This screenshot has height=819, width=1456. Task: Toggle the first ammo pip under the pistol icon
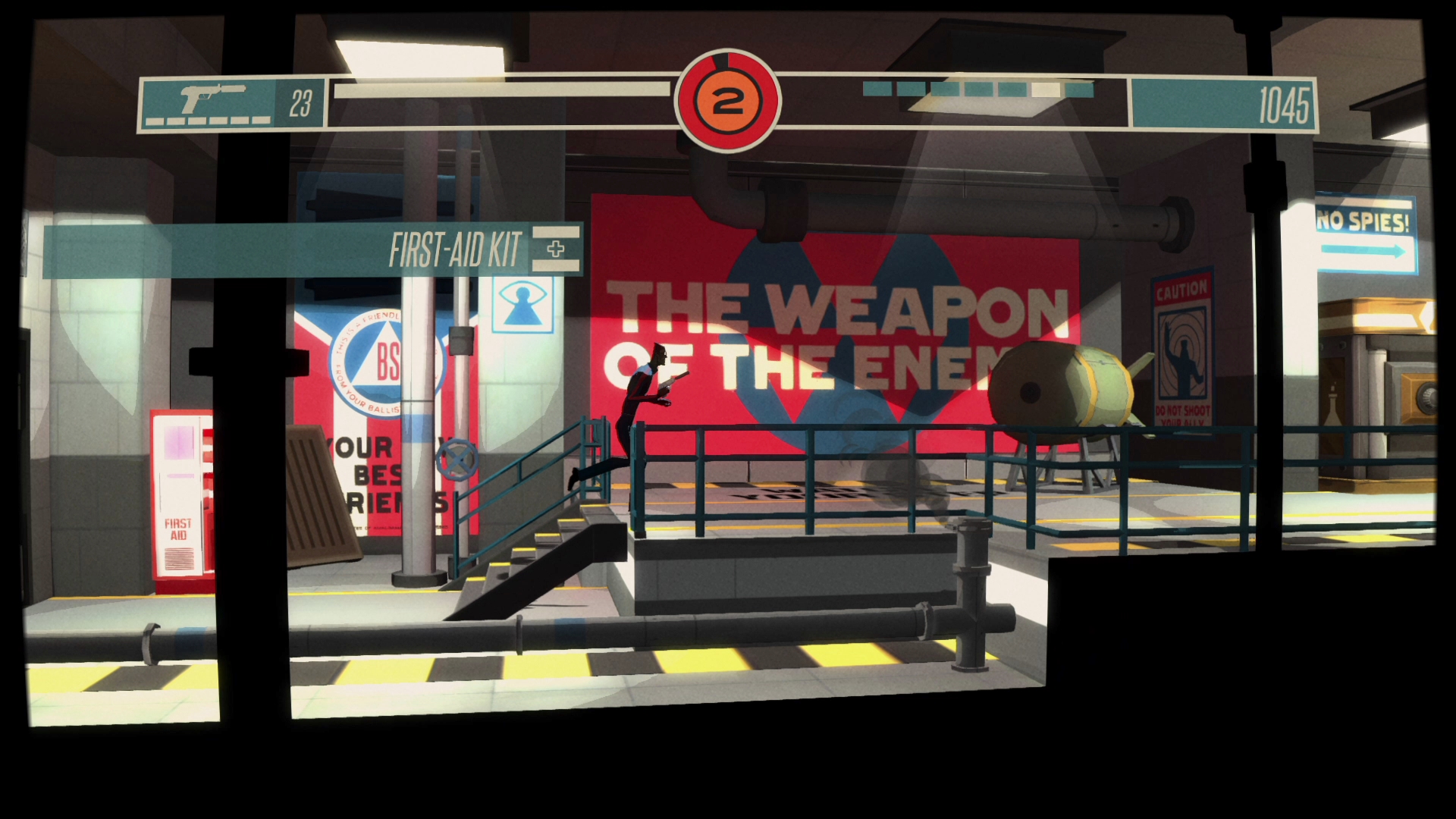[x=156, y=119]
